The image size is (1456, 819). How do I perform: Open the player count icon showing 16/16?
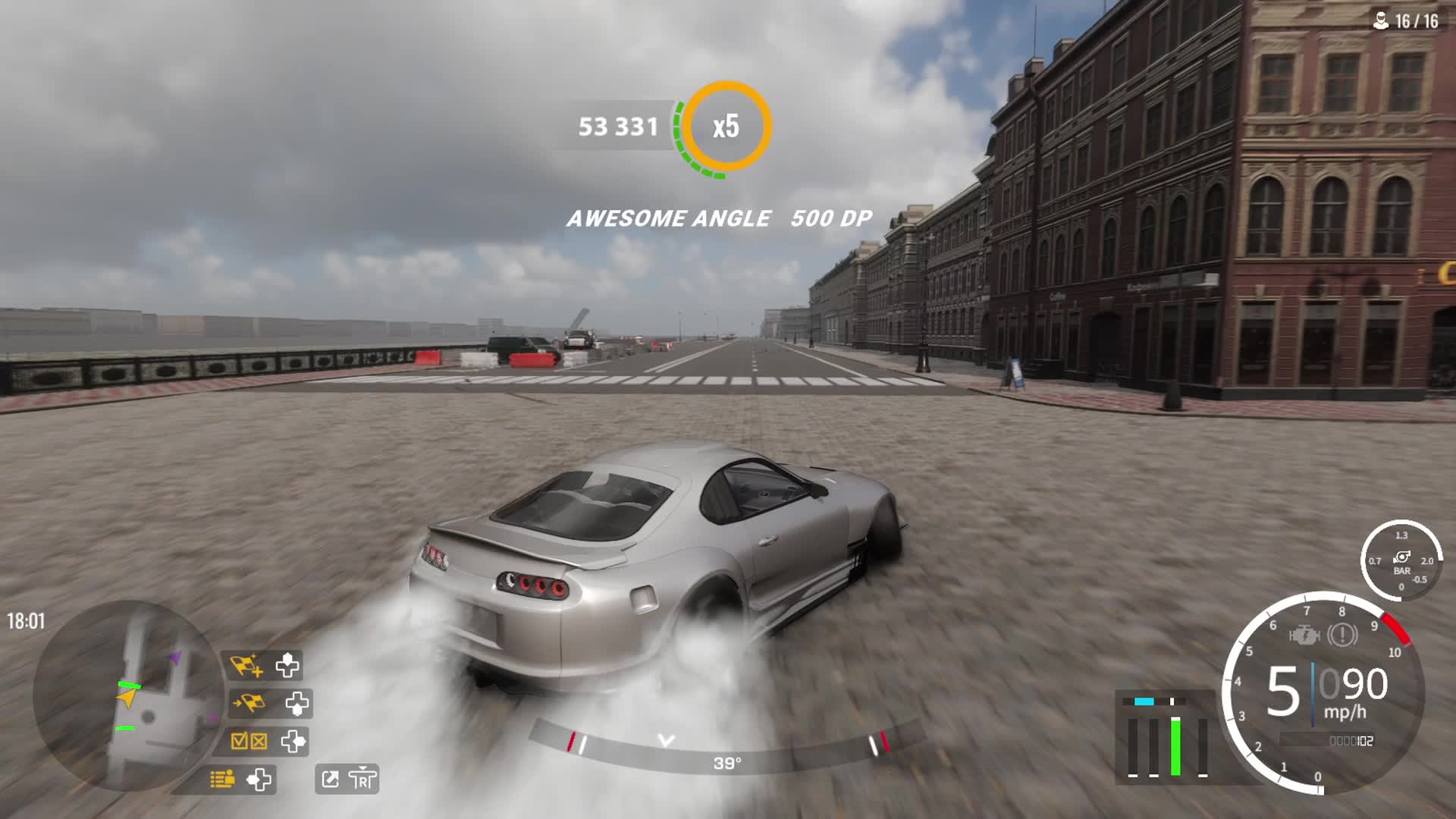tap(1381, 21)
